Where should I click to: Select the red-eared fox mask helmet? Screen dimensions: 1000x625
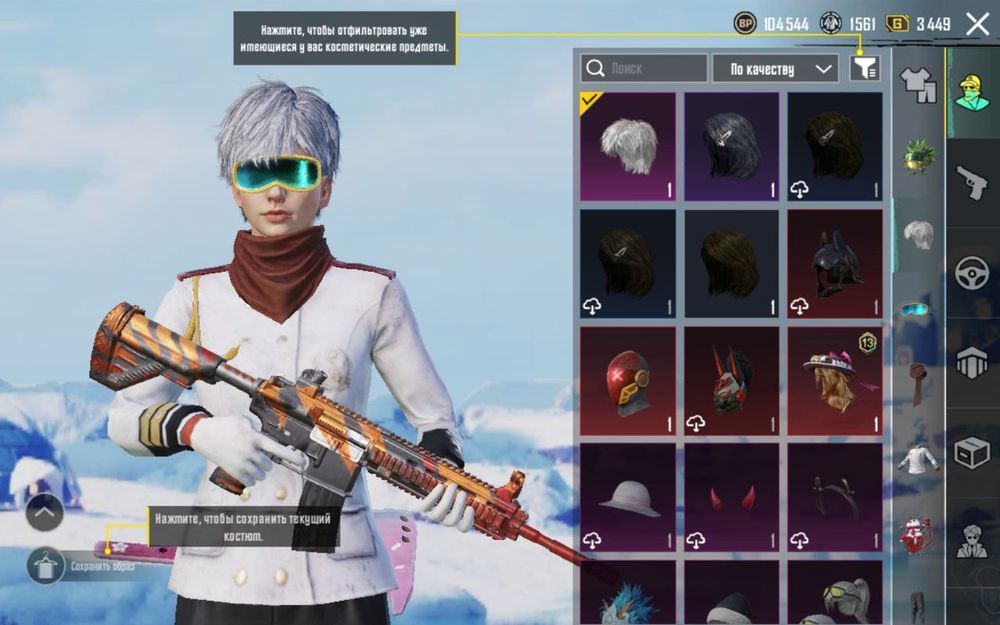point(732,381)
